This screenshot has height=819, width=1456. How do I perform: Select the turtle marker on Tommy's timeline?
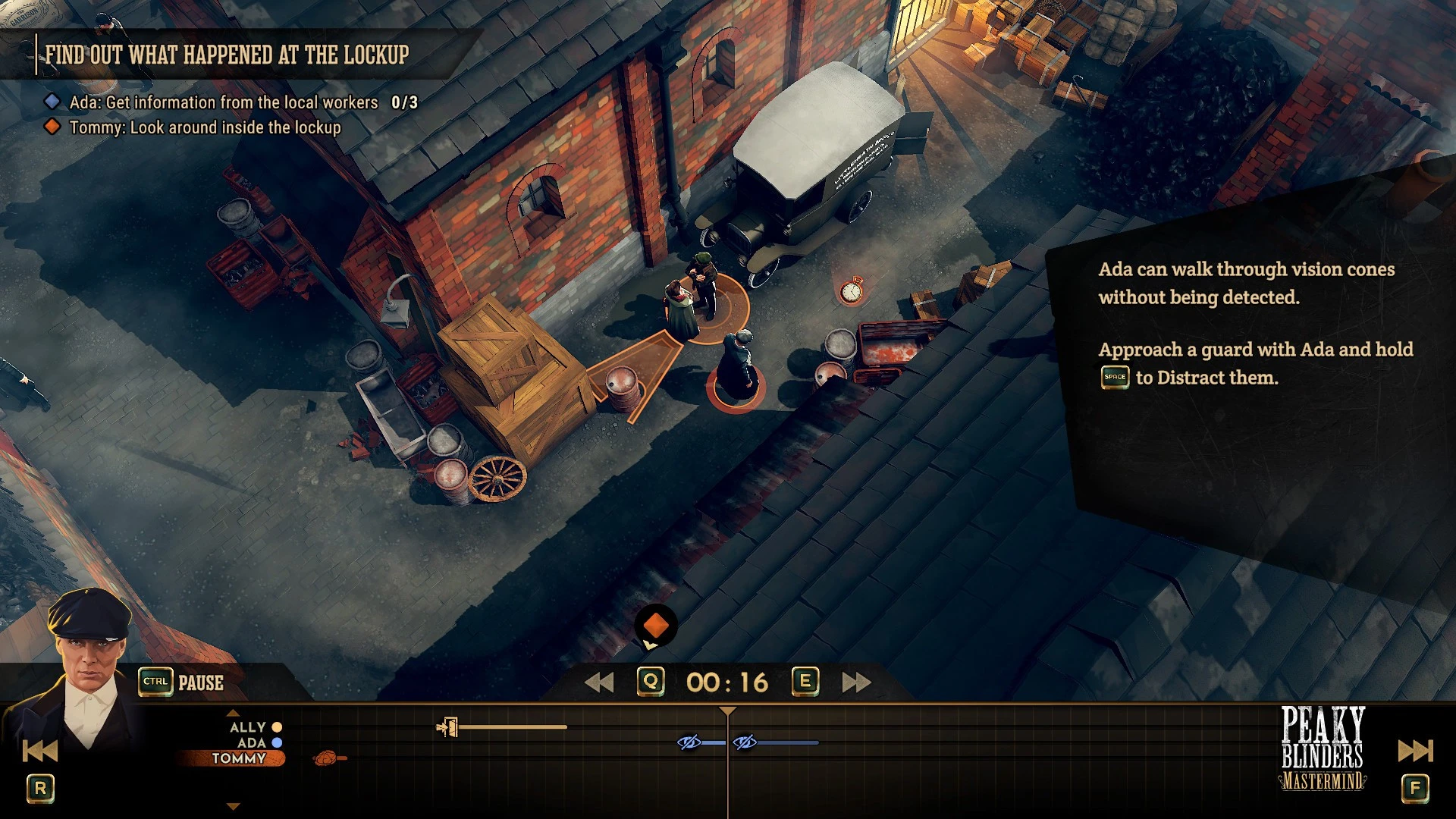(328, 758)
